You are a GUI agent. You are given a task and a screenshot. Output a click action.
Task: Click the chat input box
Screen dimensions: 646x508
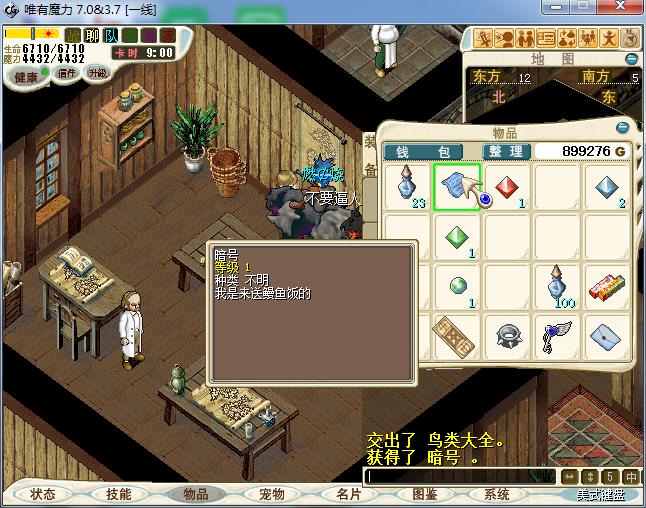pos(460,477)
